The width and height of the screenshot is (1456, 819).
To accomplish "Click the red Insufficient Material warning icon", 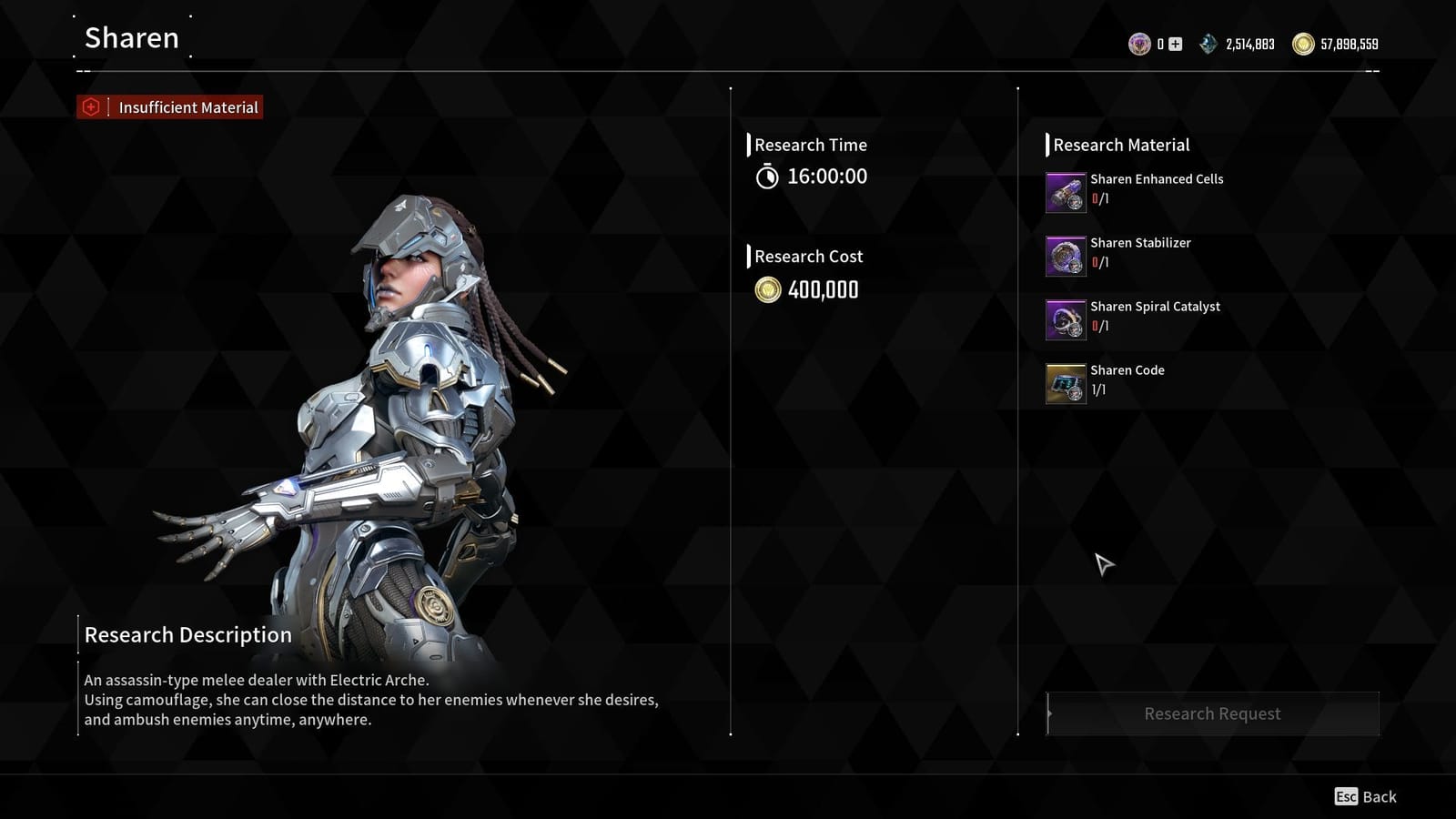I will coord(90,107).
